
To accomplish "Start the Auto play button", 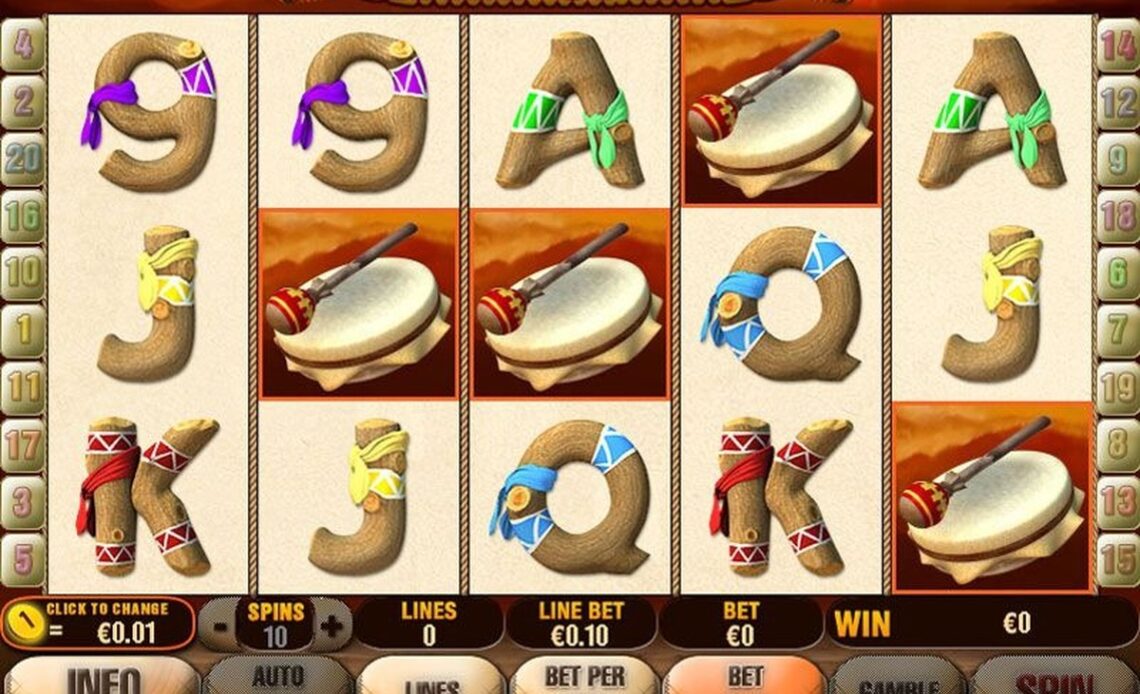I will [277, 677].
